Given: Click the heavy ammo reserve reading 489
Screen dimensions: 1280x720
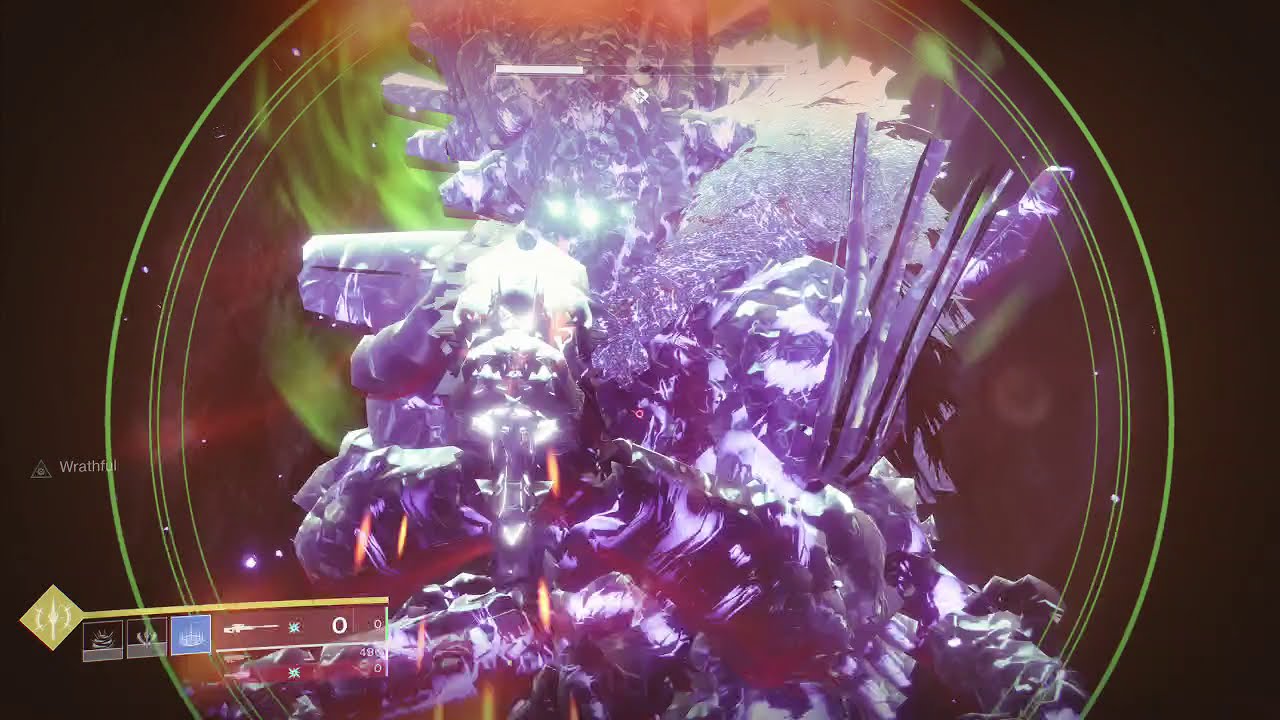Looking at the screenshot, I should (x=368, y=652).
